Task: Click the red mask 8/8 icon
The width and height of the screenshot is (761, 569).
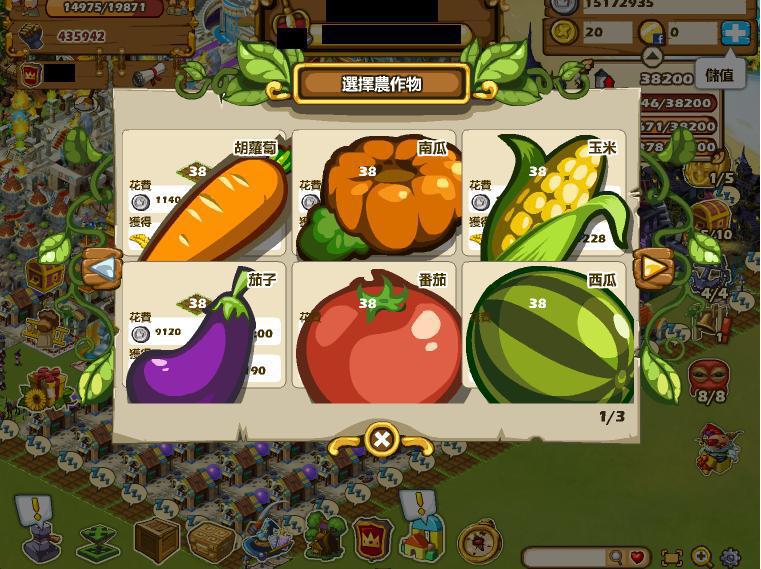Action: [708, 378]
